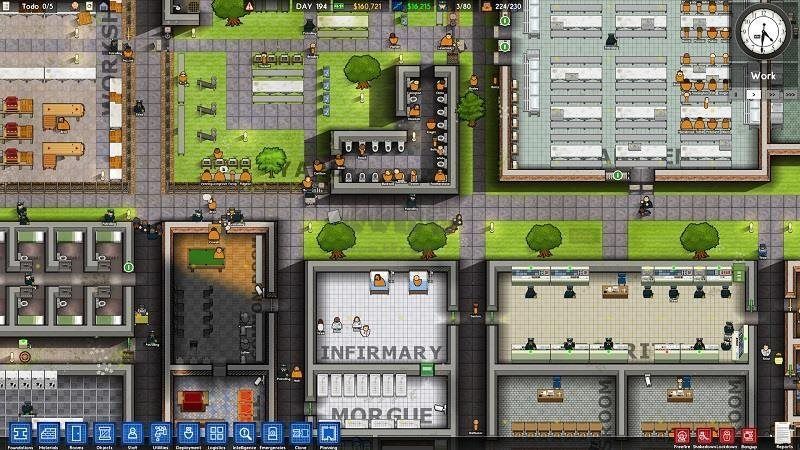800x450 pixels.
Task: Open the Emergencies menu
Action: click(273, 433)
